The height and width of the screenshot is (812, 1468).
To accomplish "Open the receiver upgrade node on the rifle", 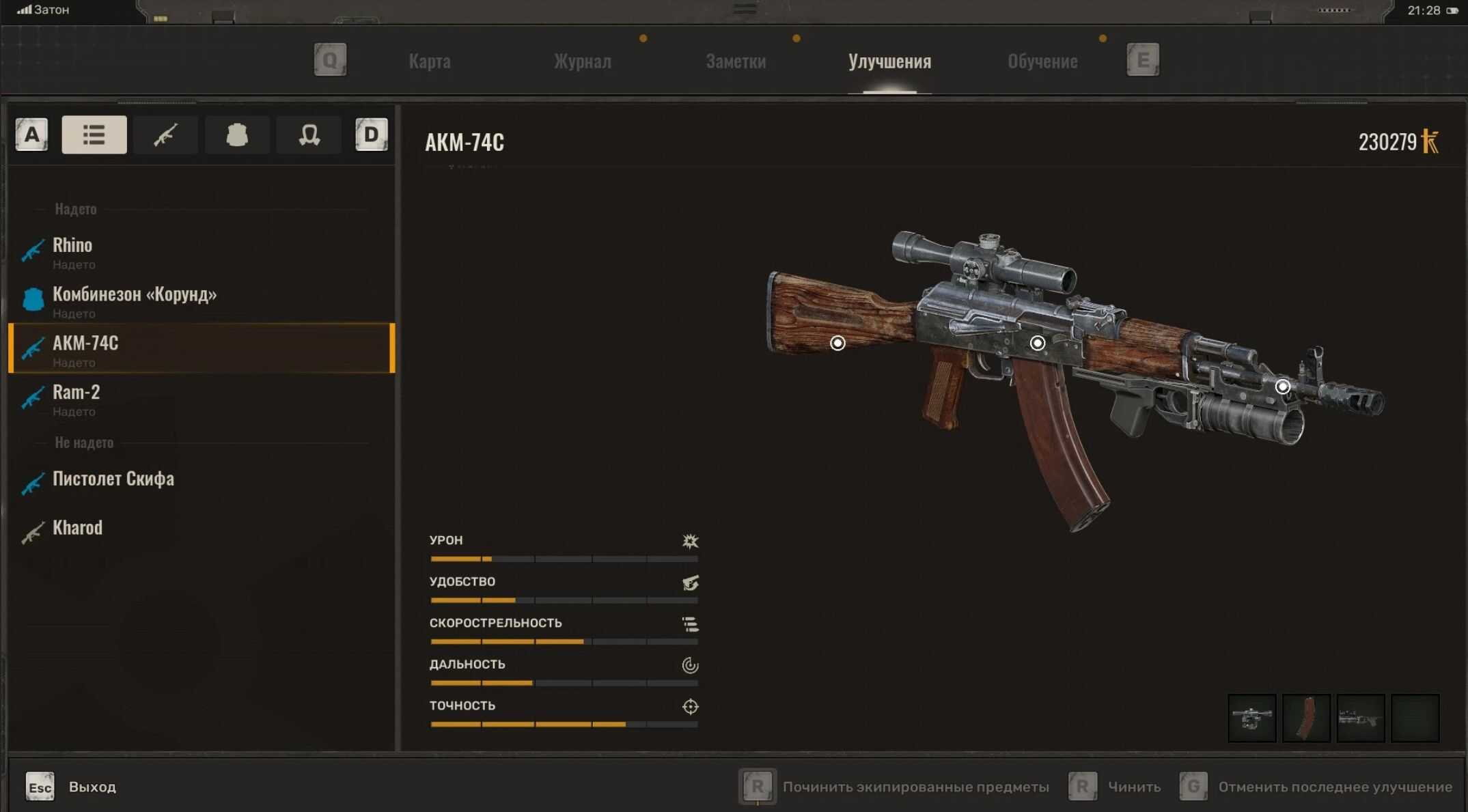I will (x=1037, y=343).
